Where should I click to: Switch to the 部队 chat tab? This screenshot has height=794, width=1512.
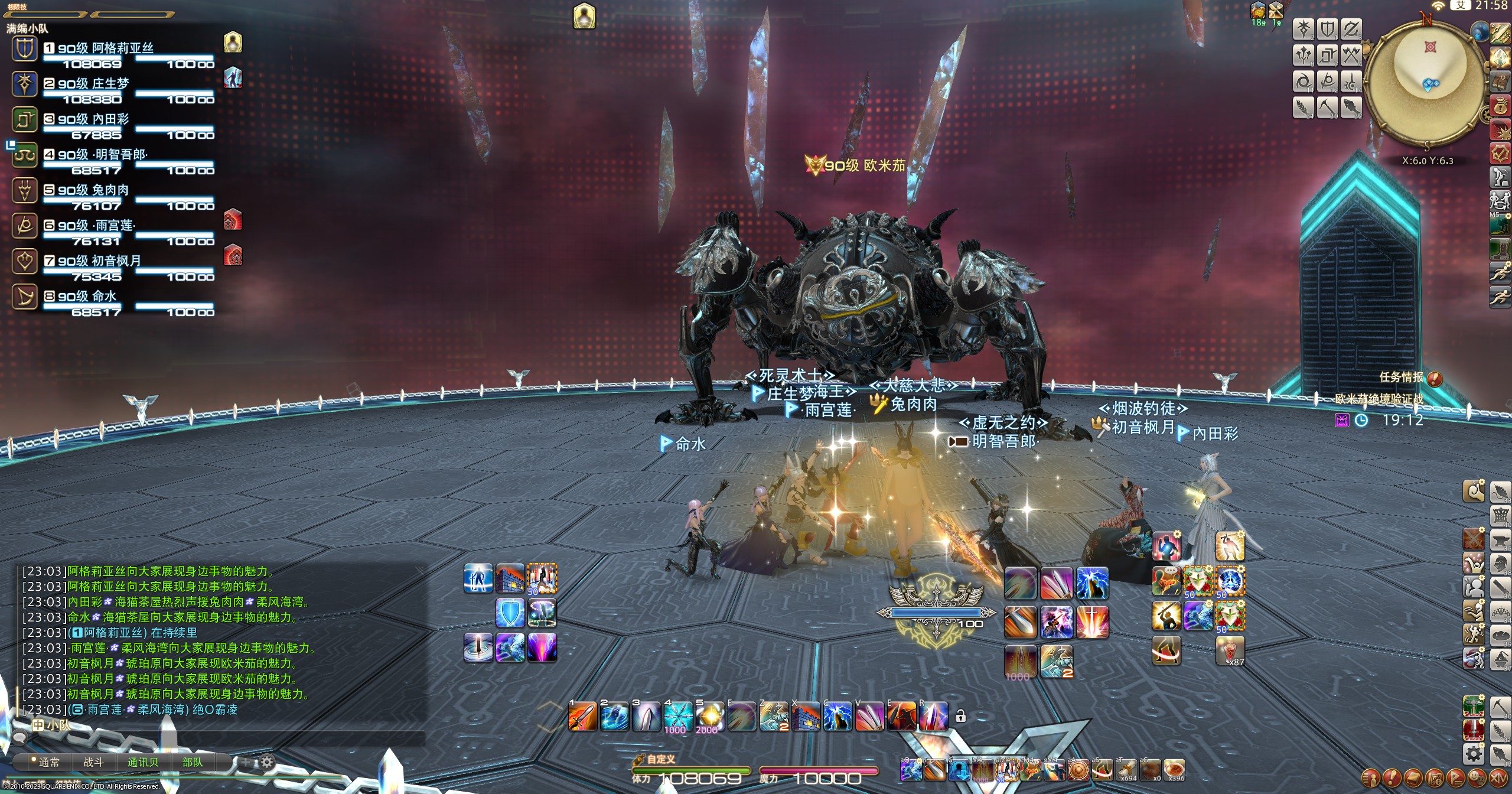pyautogui.click(x=192, y=762)
